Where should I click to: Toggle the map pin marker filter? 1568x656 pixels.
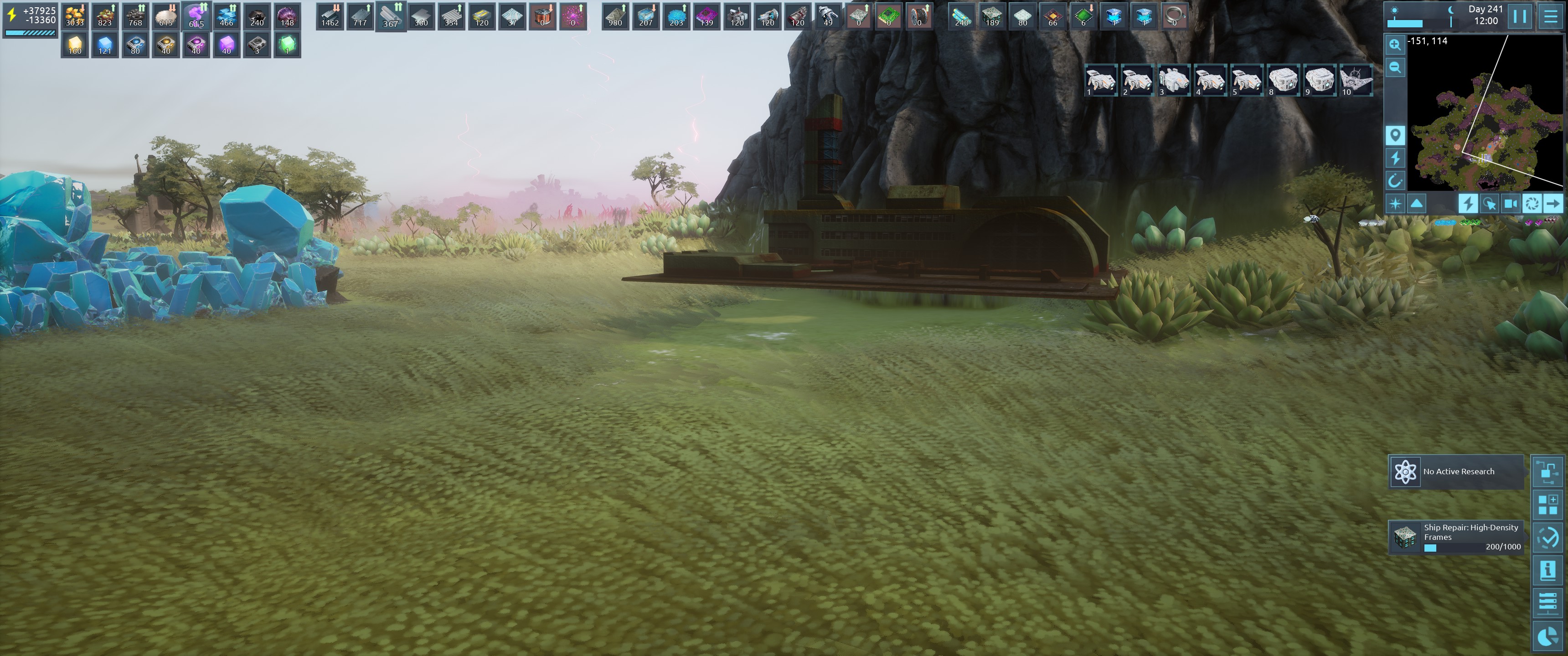pyautogui.click(x=1394, y=134)
